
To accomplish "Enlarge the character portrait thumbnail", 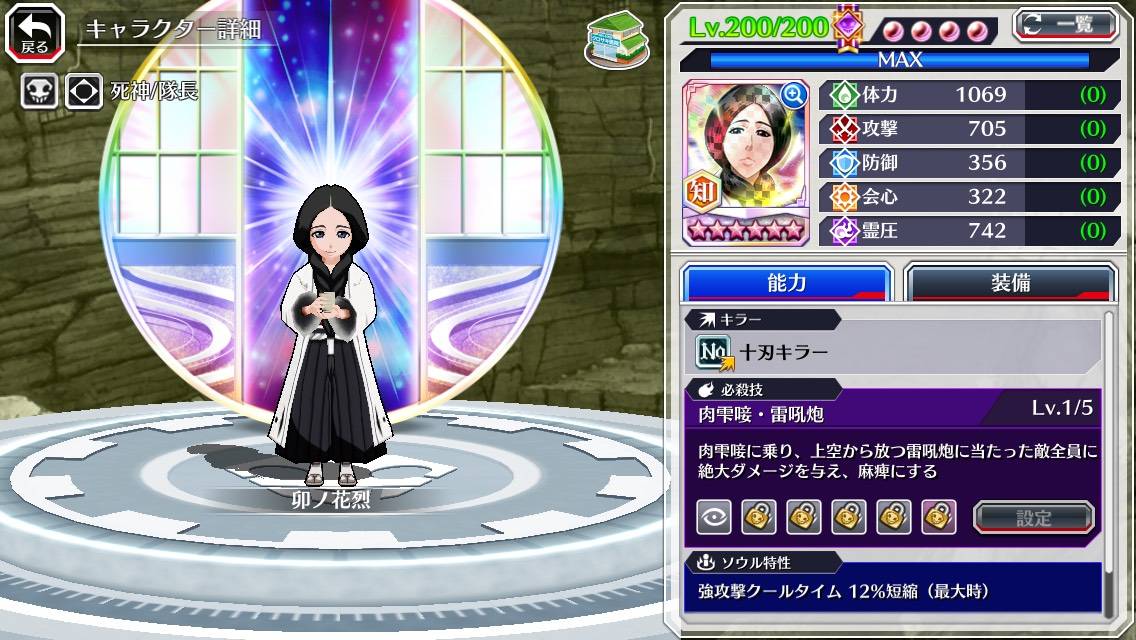I will click(x=794, y=95).
